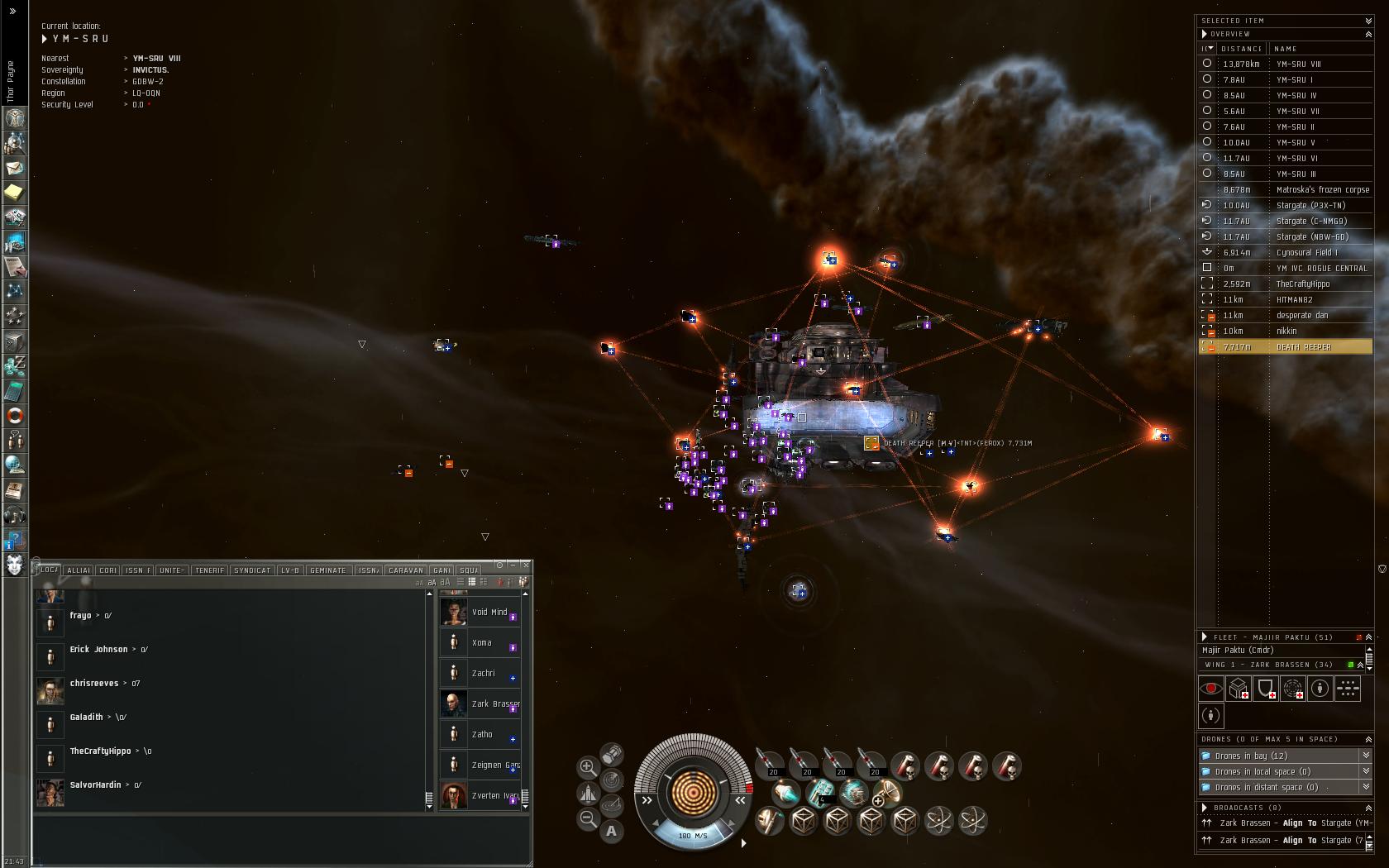Expand Drones in local space group
The height and width of the screenshot is (868, 1389).
[1366, 771]
